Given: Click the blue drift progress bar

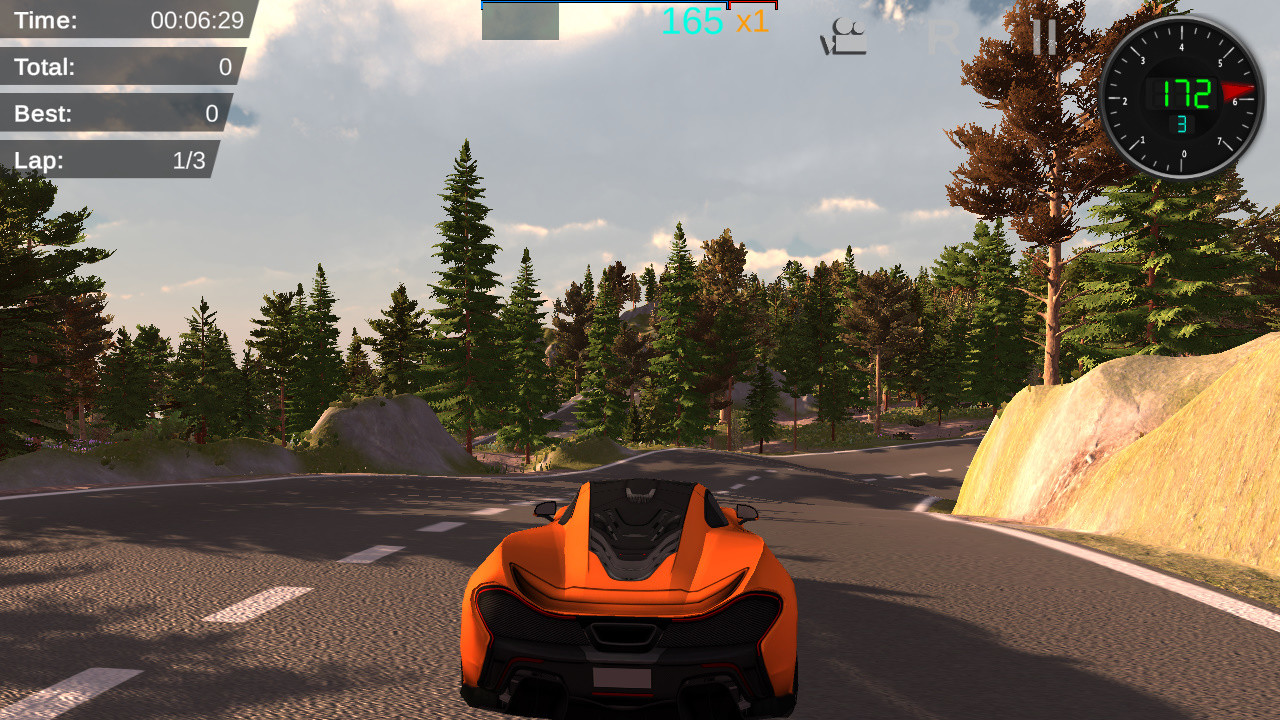Looking at the screenshot, I should (x=600, y=5).
